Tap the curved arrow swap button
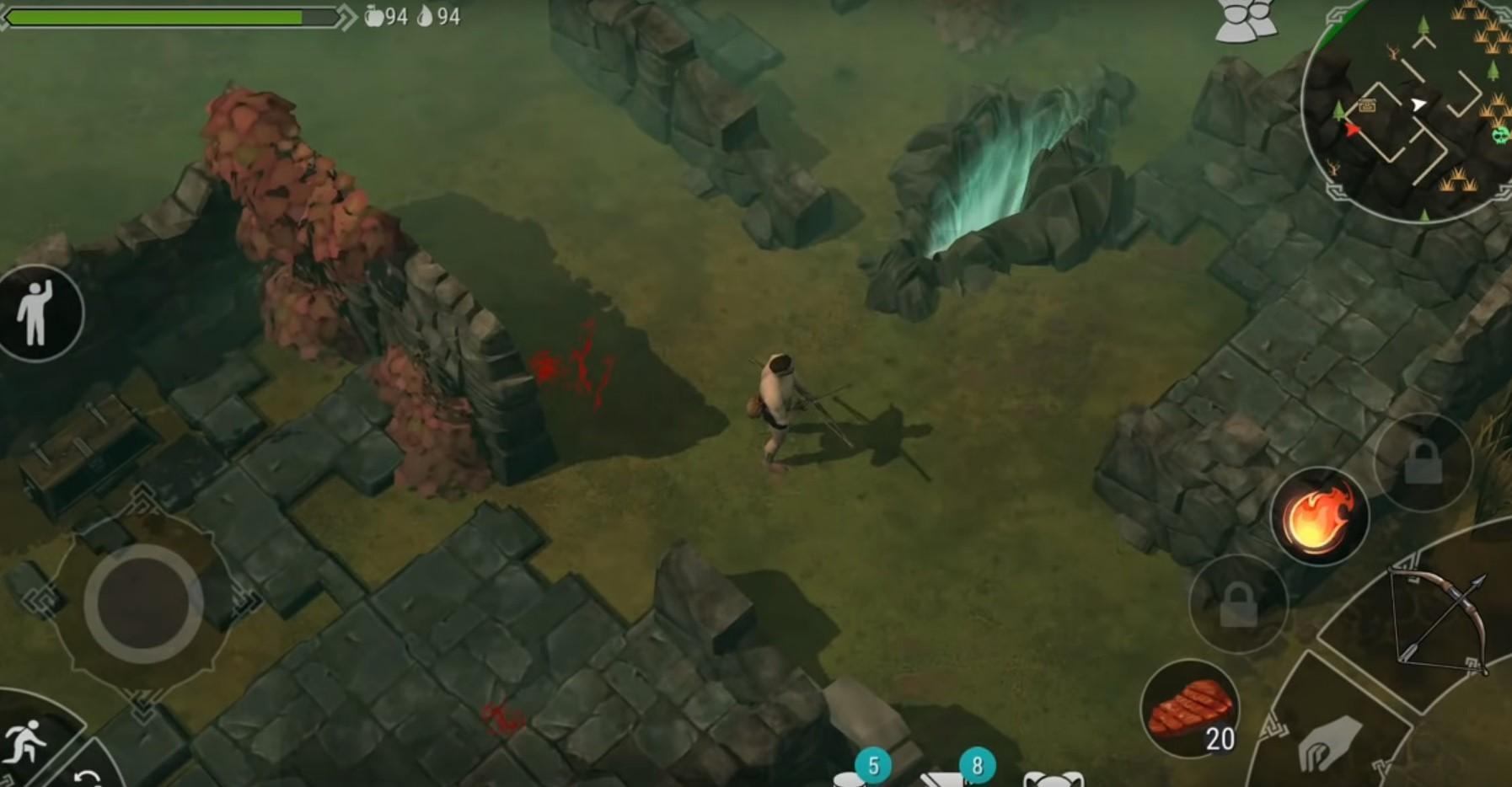 (x=87, y=777)
